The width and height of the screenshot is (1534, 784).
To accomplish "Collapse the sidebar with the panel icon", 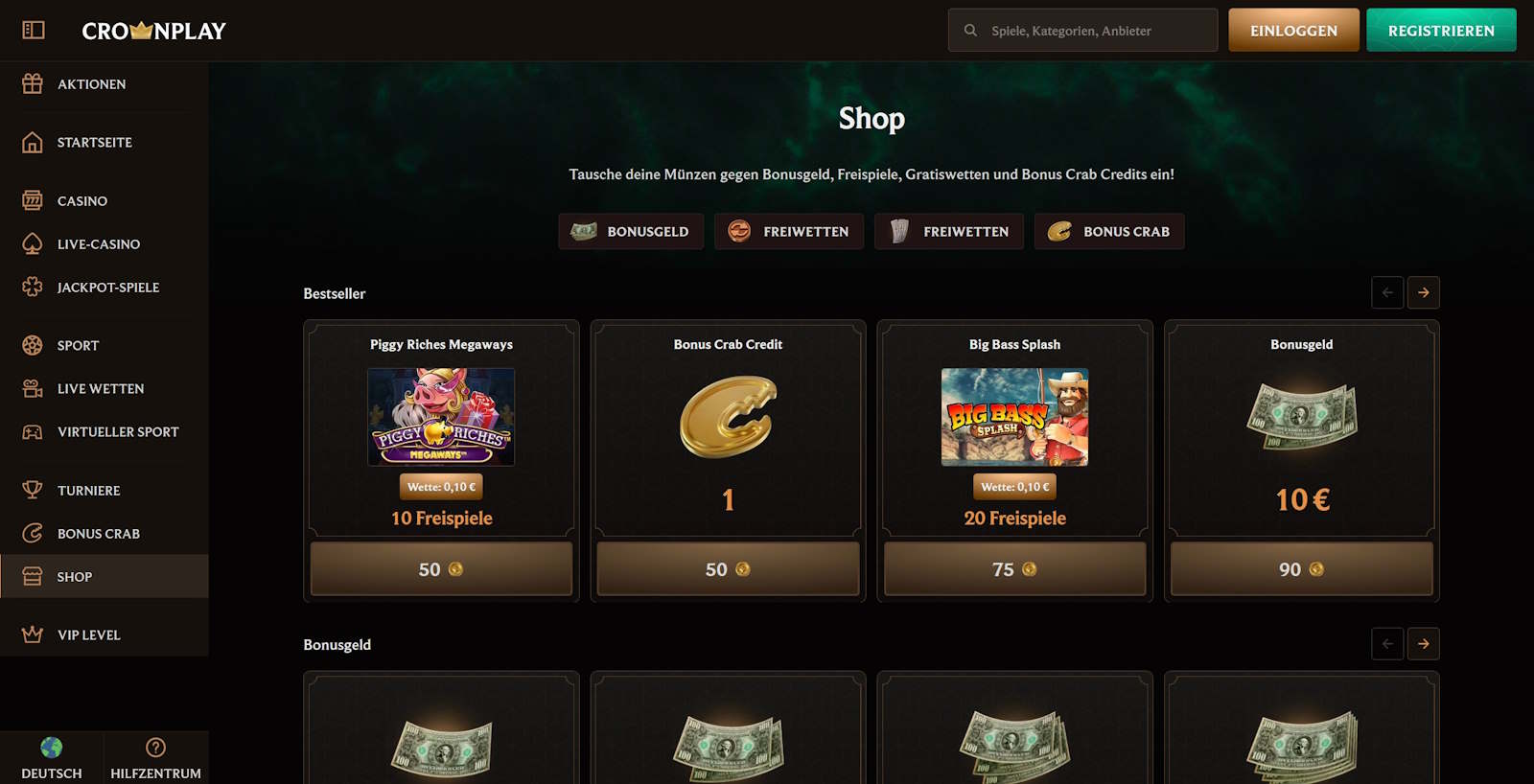I will 34,31.
